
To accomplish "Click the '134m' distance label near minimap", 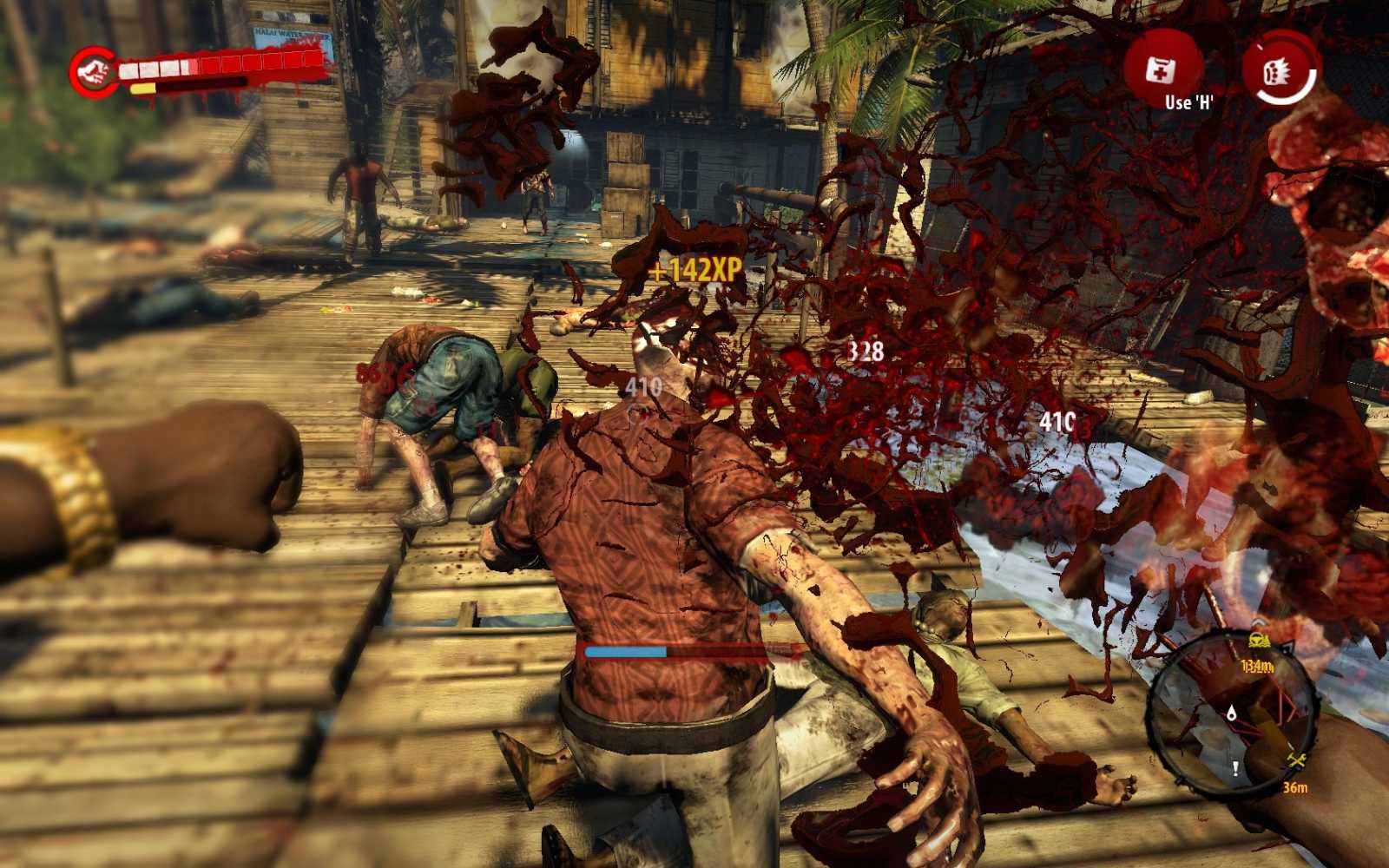I will click(x=1257, y=666).
